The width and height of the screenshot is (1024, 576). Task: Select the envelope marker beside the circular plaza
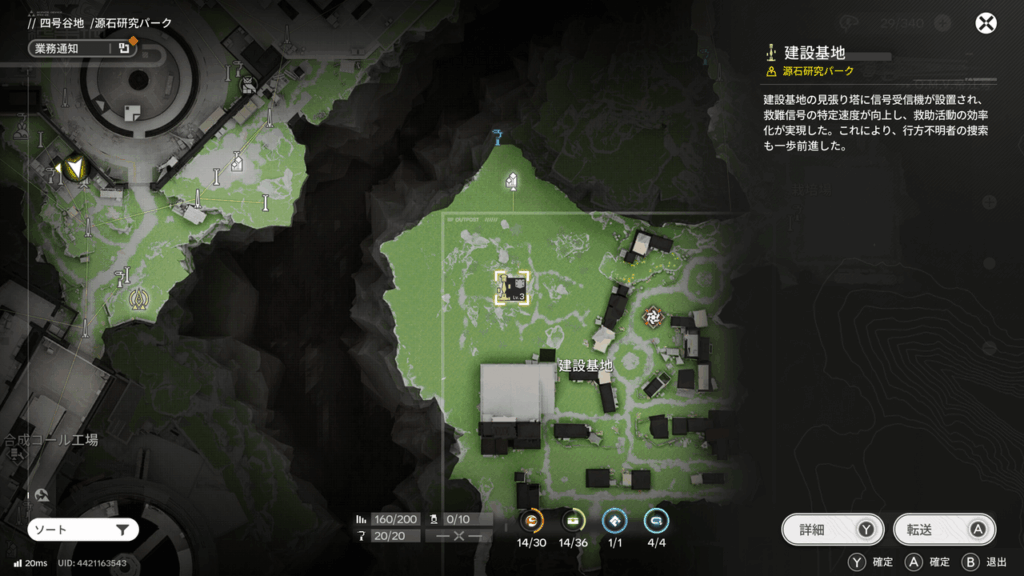237,162
